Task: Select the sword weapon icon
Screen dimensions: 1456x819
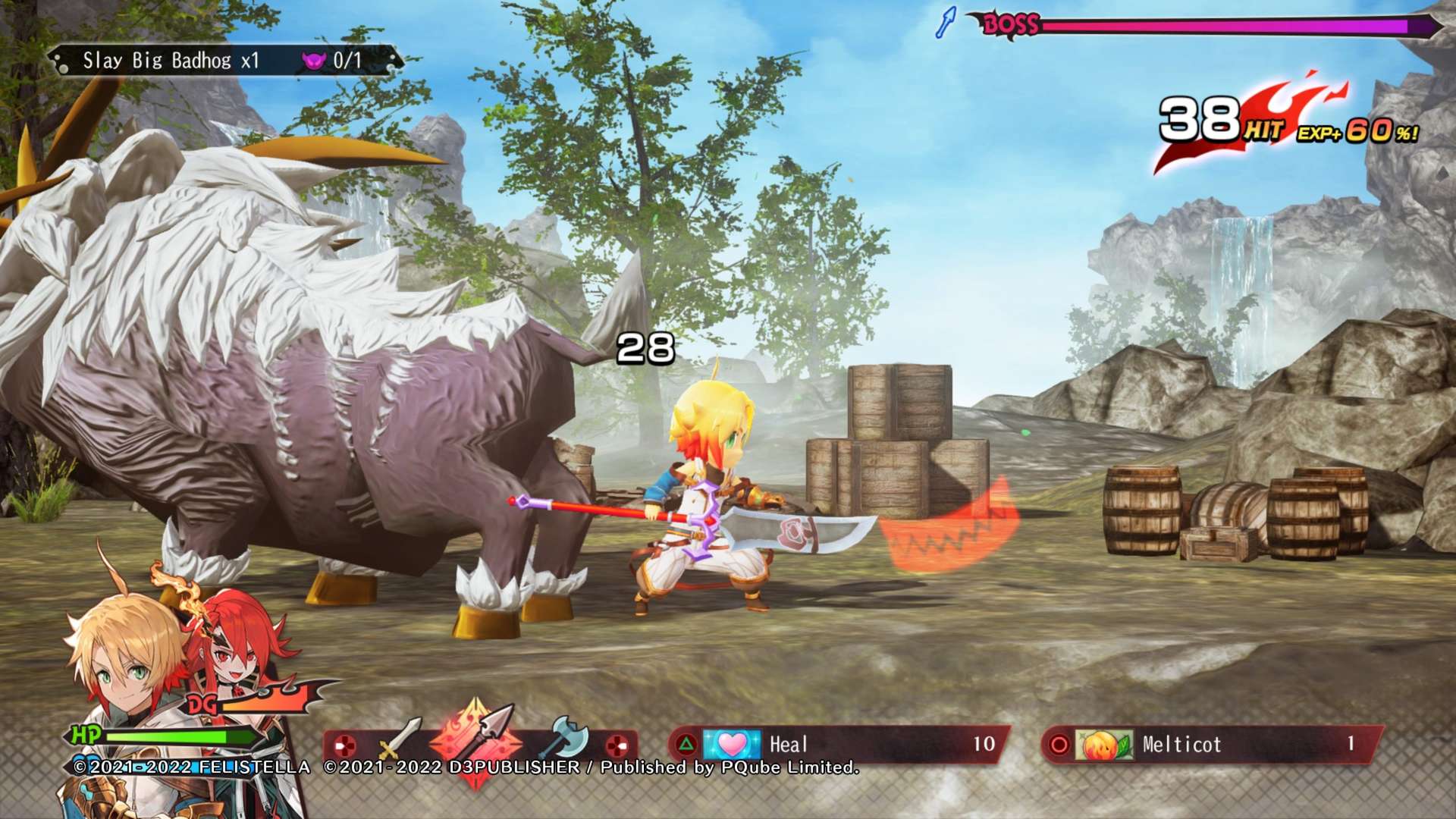Action: pyautogui.click(x=399, y=737)
